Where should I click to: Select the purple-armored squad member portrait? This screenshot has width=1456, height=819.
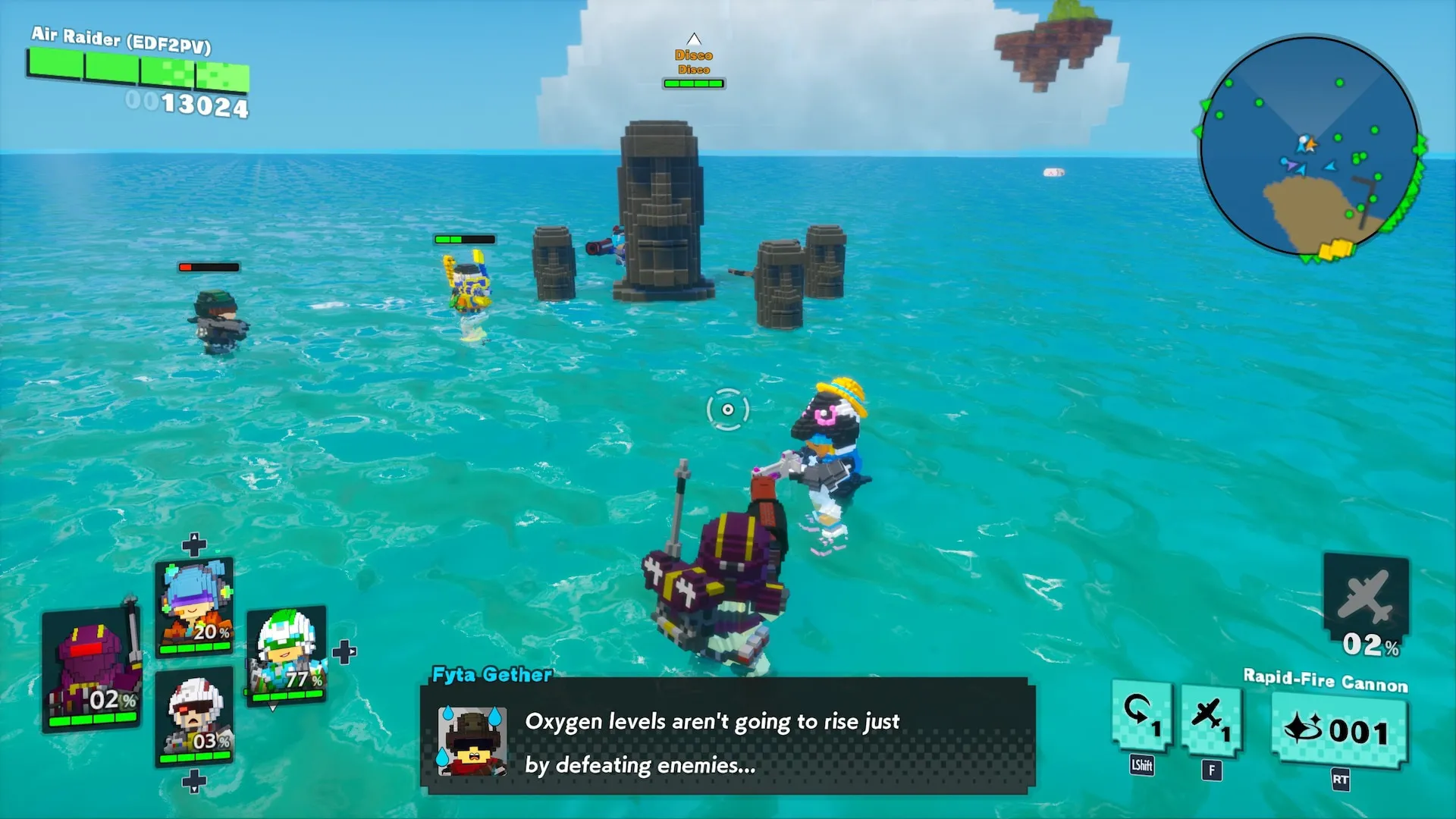(x=92, y=669)
